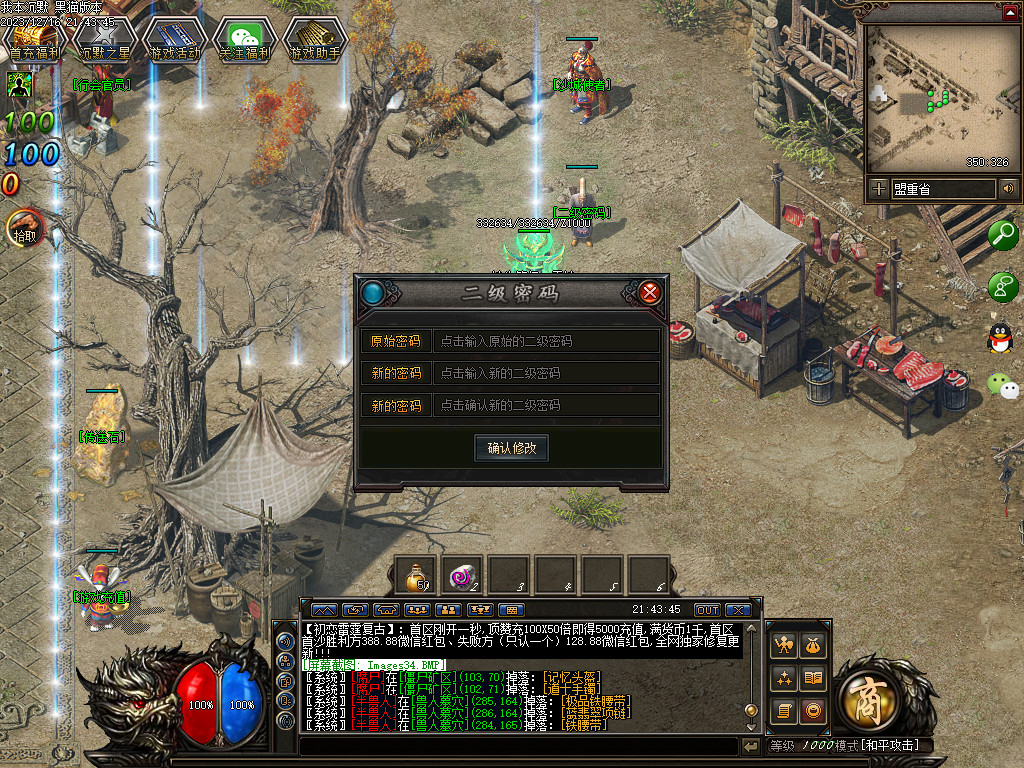
Task: Open the QQ penguin icon
Action: click(x=999, y=338)
